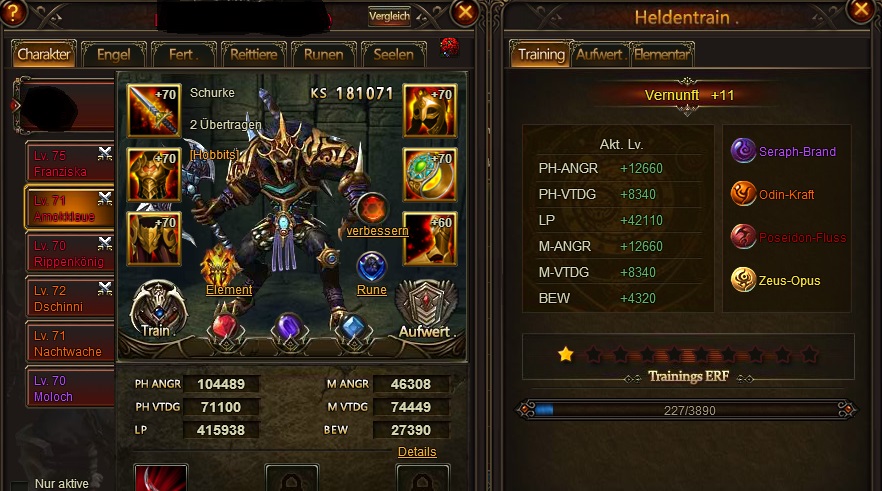This screenshot has height=491, width=882.
Task: Click the flaming sword weapon slot
Action: (153, 110)
